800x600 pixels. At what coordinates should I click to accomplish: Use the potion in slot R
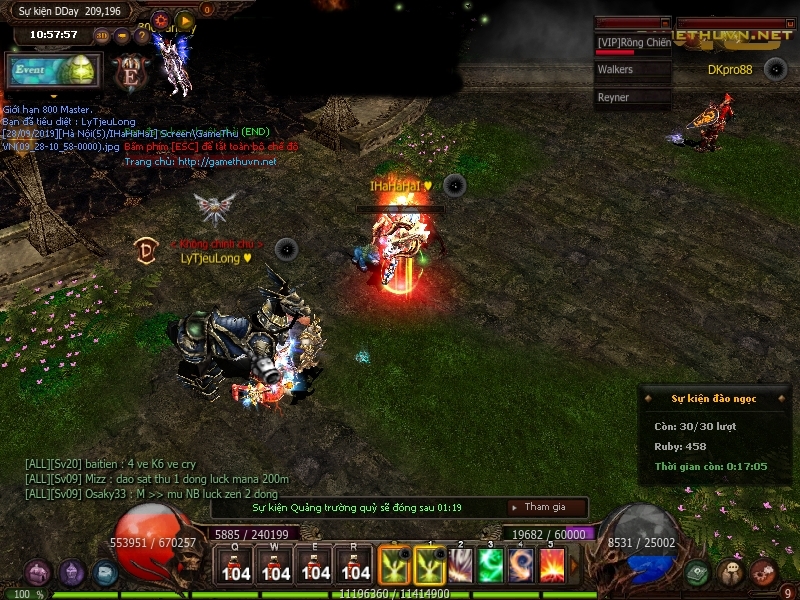(x=356, y=565)
